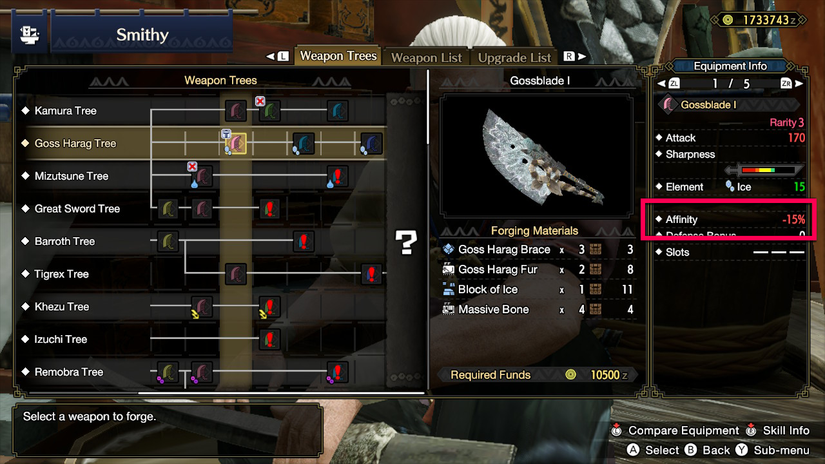Image resolution: width=825 pixels, height=464 pixels.
Task: Open the Izuchi Tree row
Action: 60,339
